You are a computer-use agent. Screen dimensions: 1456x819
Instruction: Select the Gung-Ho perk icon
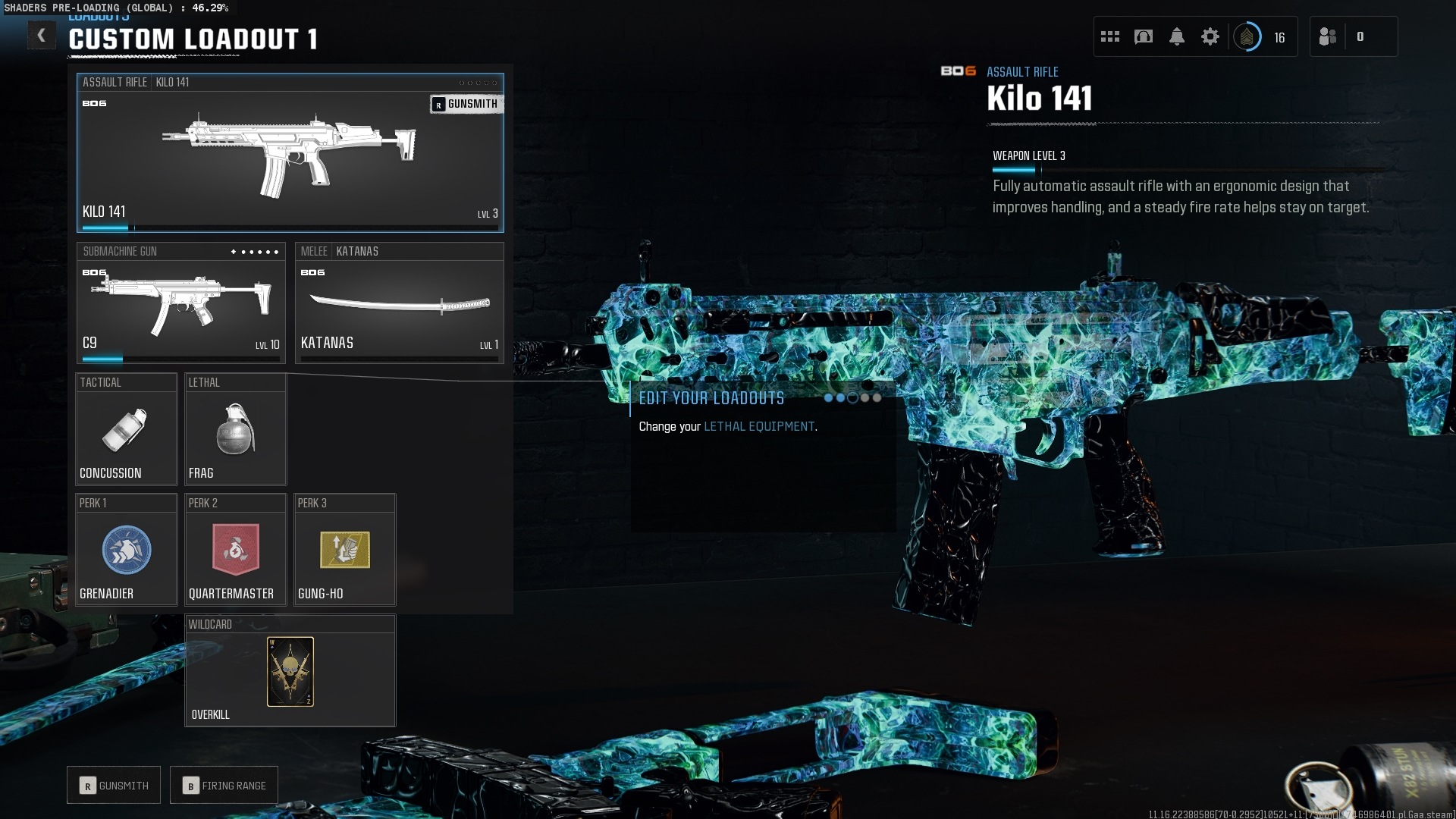(x=344, y=550)
